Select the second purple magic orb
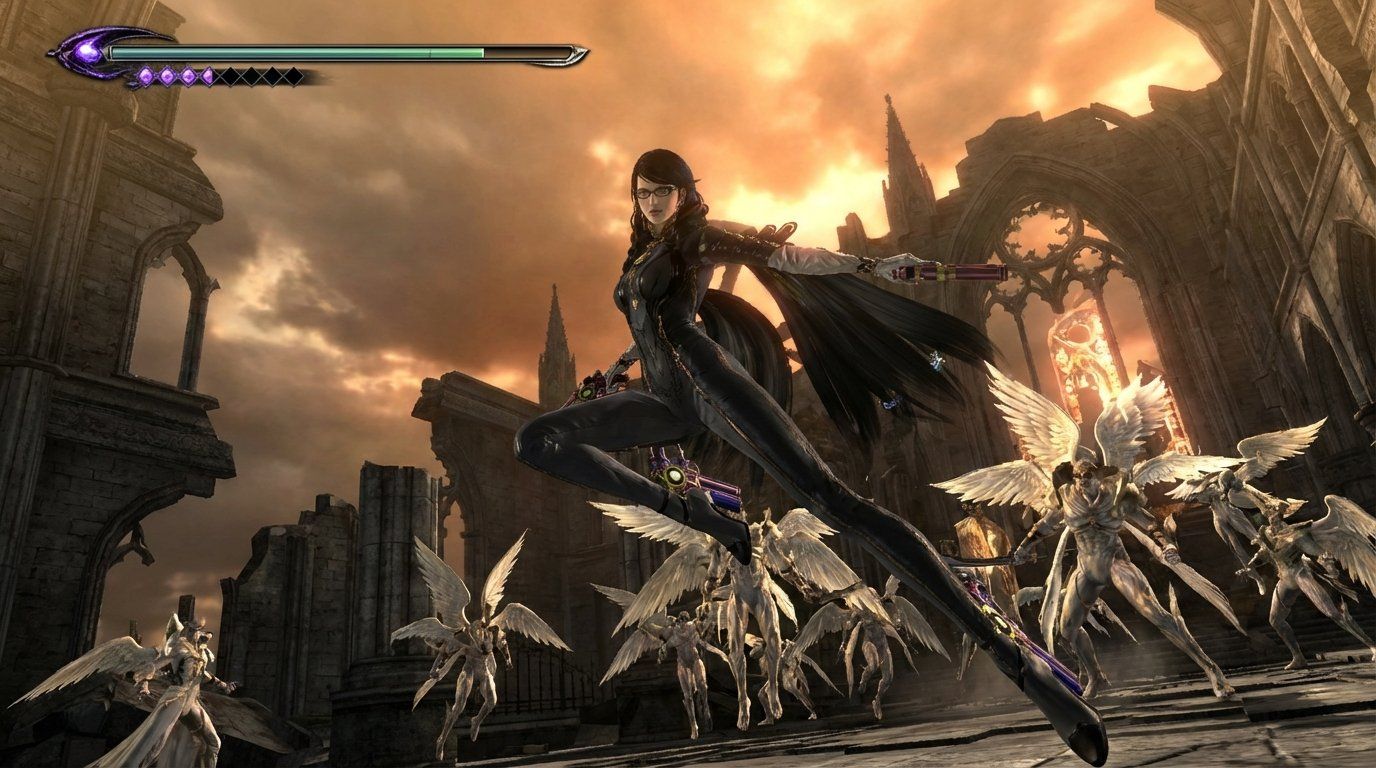The width and height of the screenshot is (1376, 768). [167, 74]
